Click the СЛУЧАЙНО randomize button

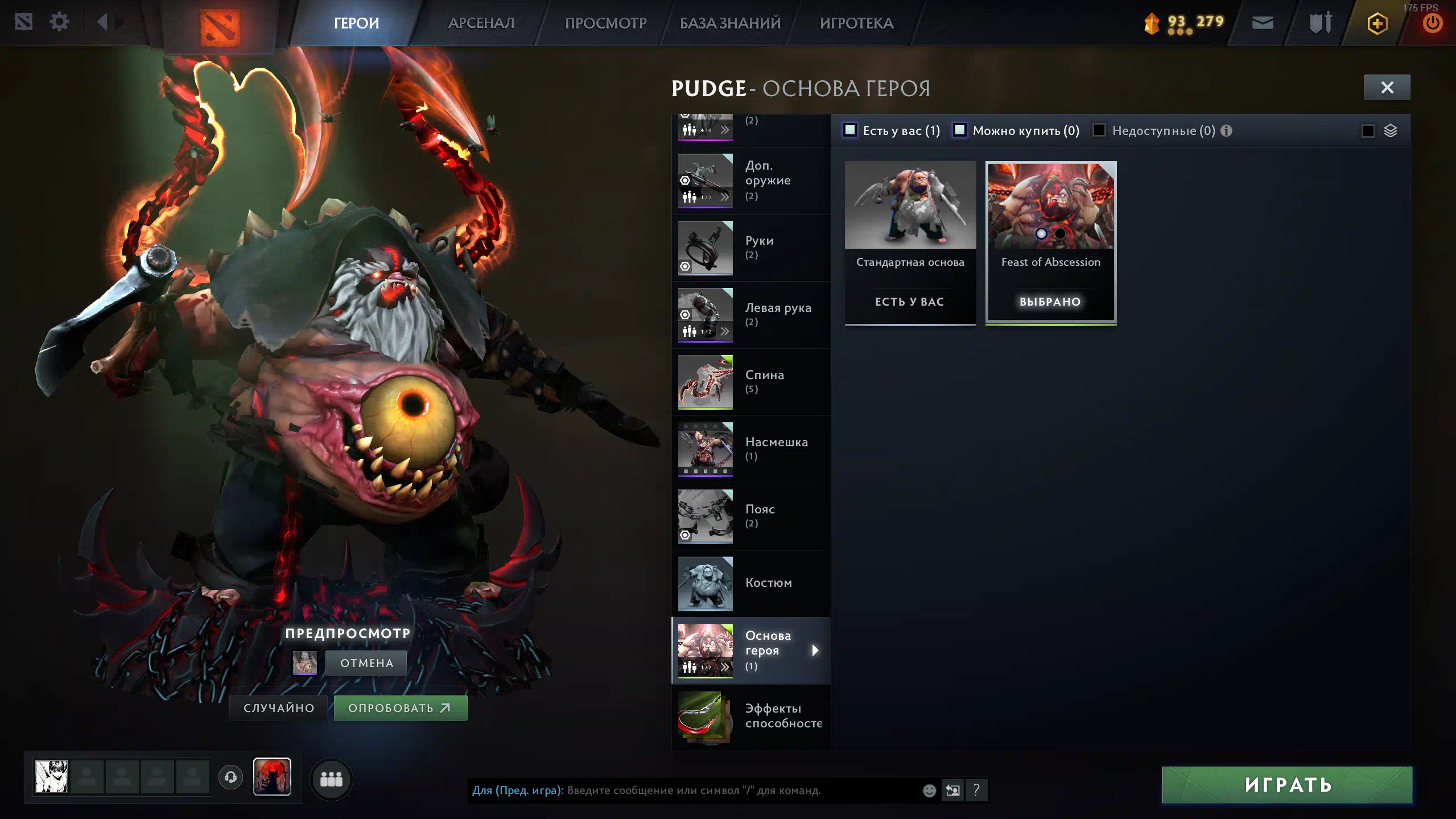click(x=279, y=708)
